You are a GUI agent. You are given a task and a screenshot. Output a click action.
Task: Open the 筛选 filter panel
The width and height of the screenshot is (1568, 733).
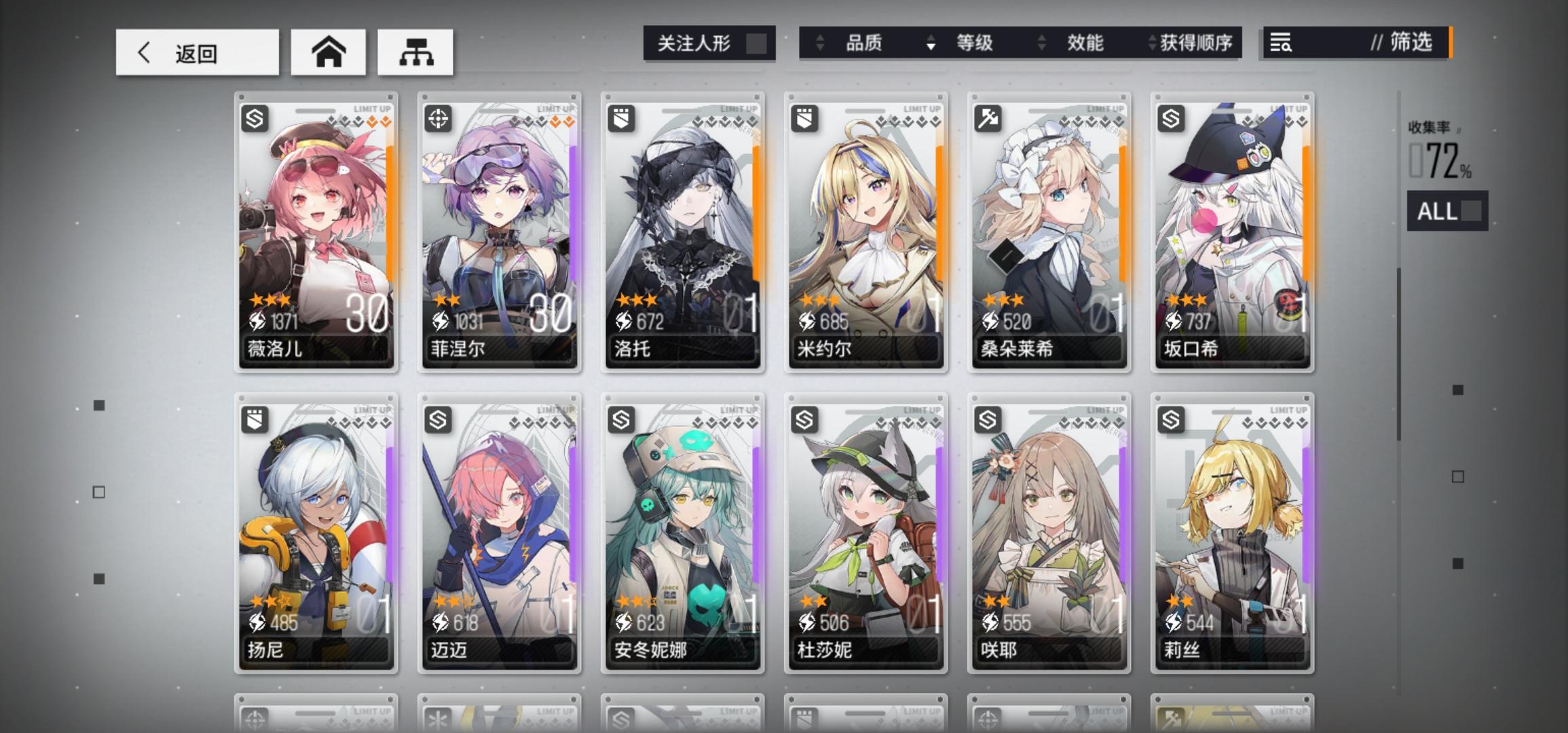(x=1408, y=43)
